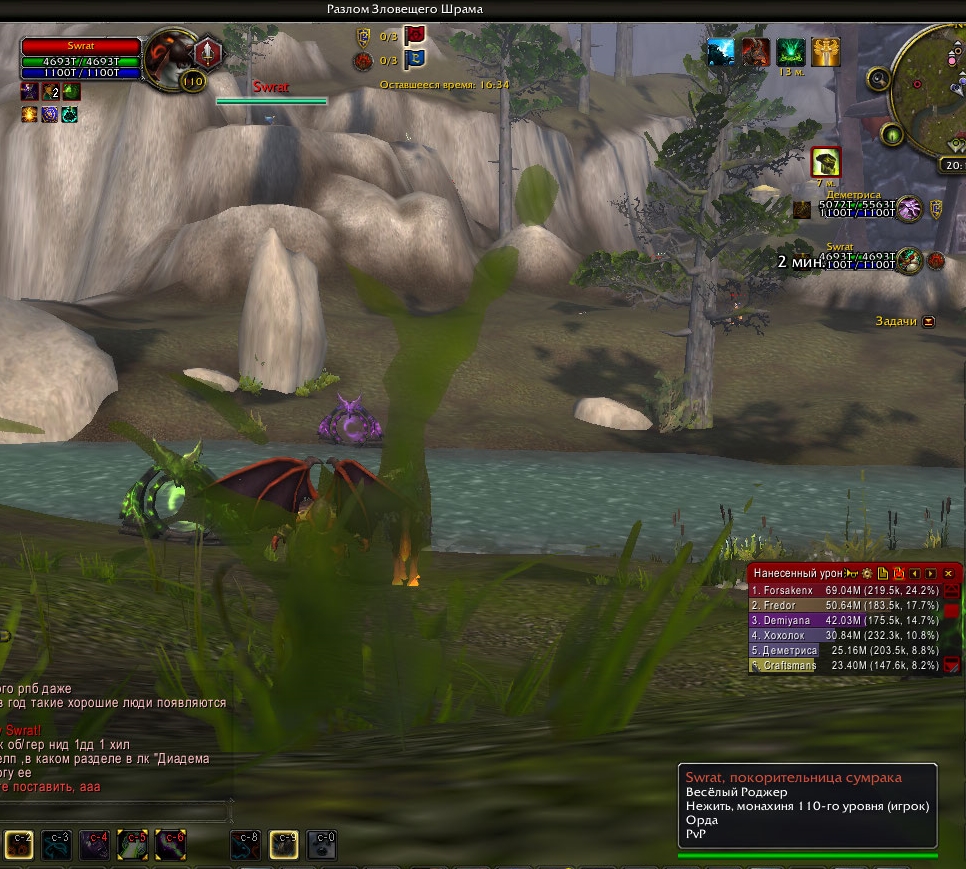Select the golden winged sword buff icon

pos(826,52)
